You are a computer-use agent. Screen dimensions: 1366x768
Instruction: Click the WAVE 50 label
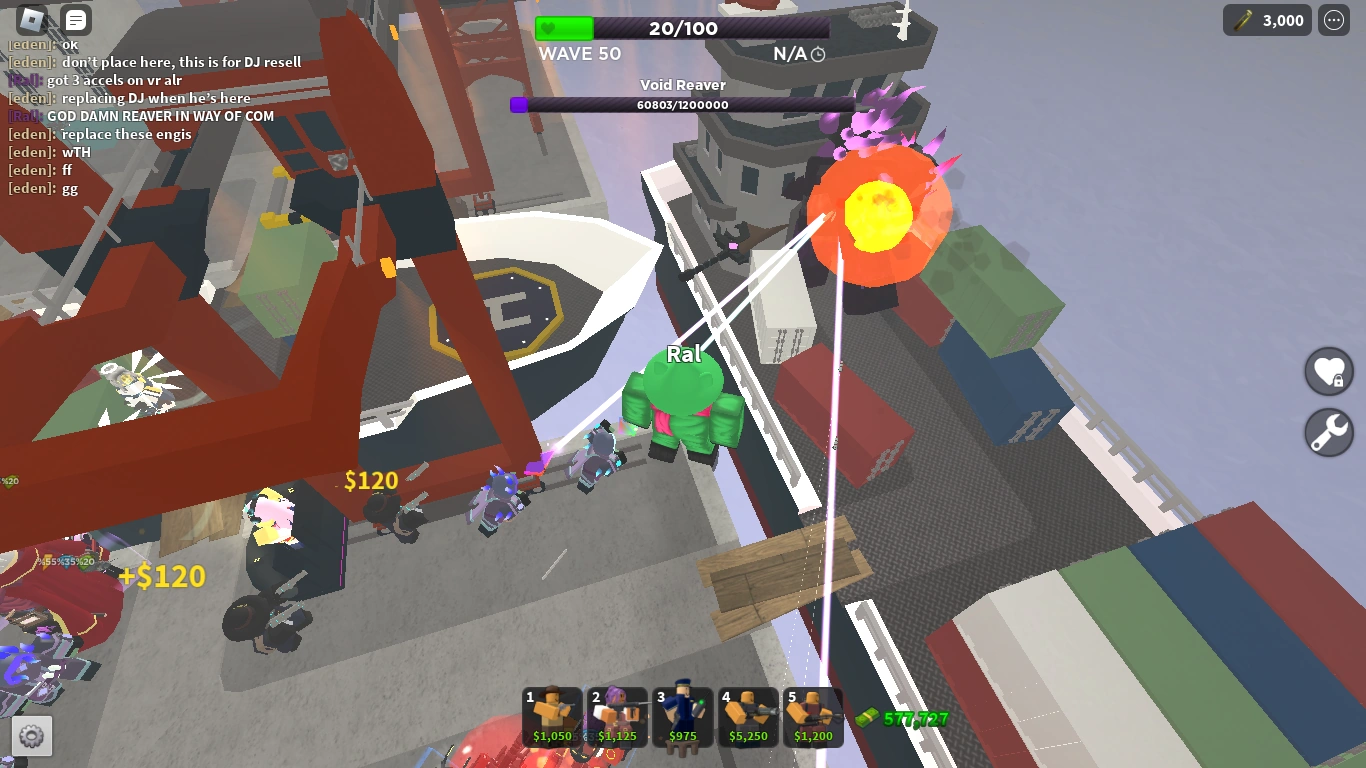tap(579, 55)
